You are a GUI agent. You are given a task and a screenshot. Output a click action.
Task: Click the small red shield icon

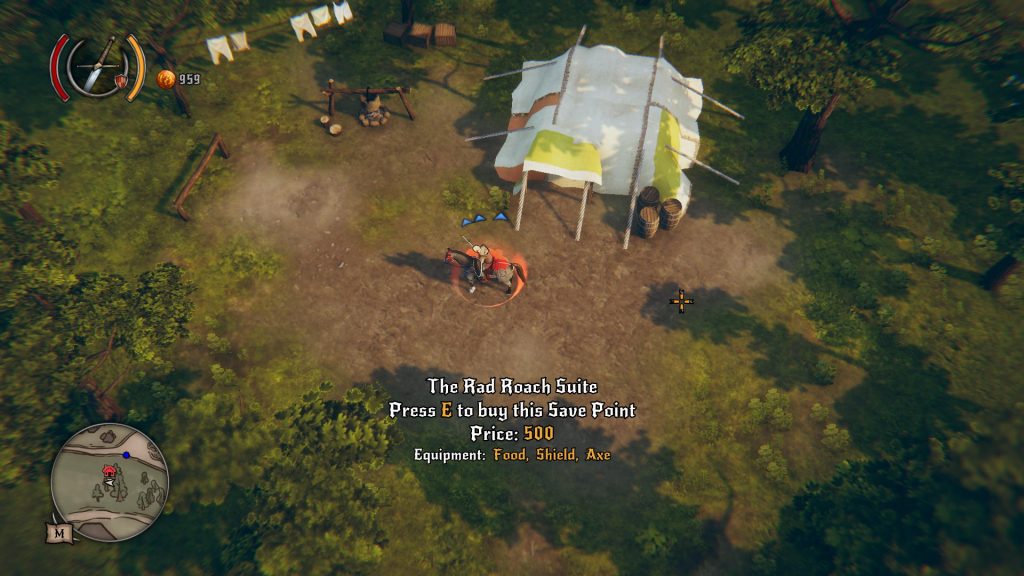(122, 80)
